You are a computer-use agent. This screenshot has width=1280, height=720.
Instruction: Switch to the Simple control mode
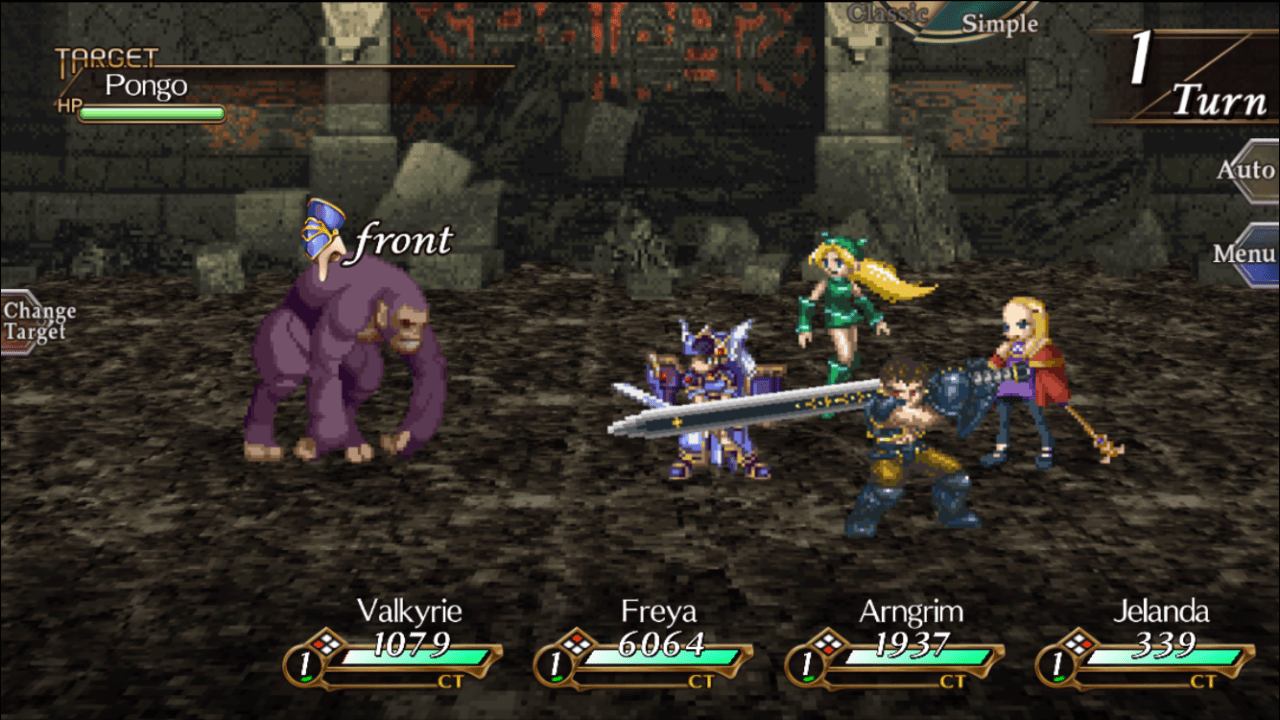[999, 24]
